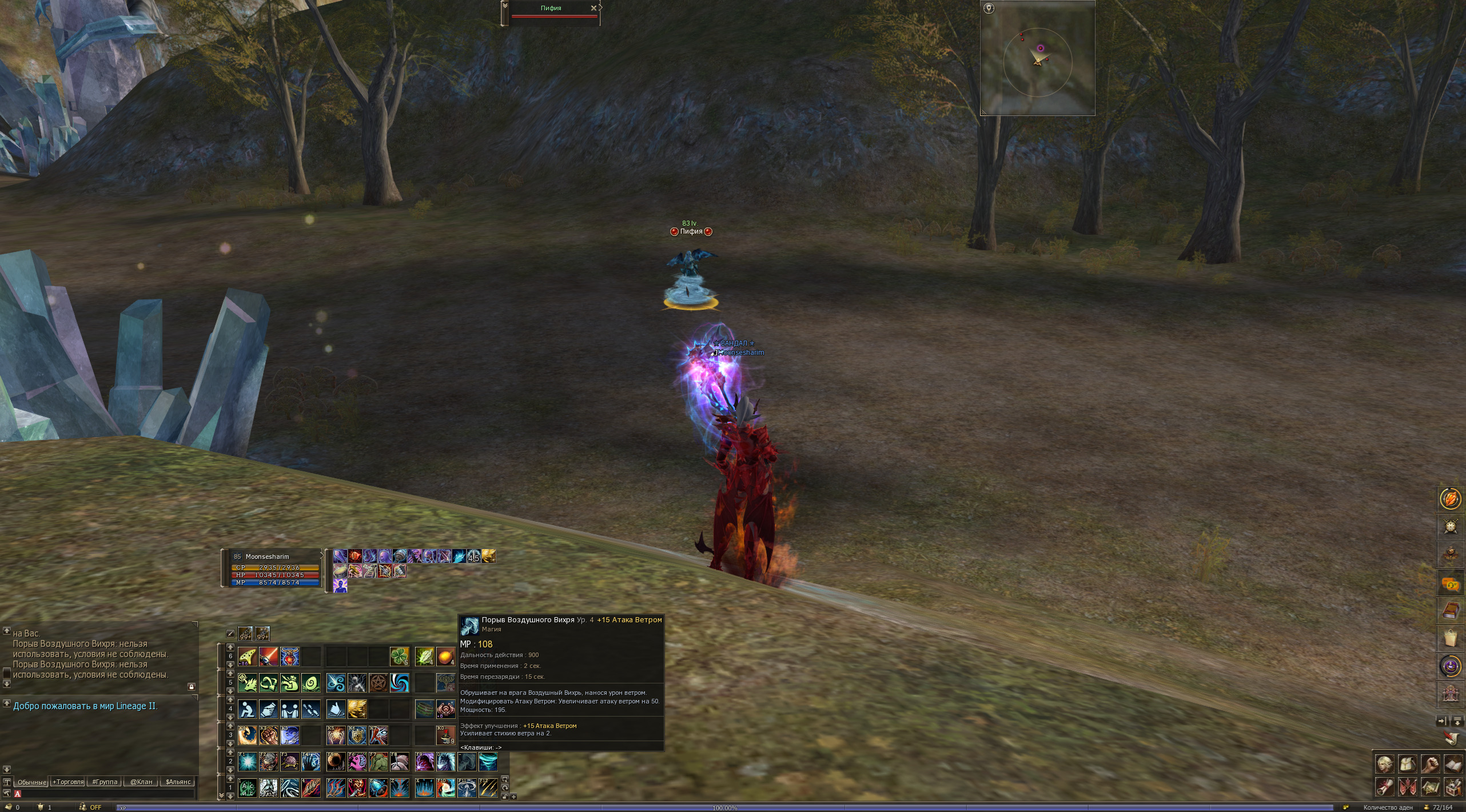1466x812 pixels.
Task: Open the inventory backpack menu icon
Action: [x=1407, y=763]
